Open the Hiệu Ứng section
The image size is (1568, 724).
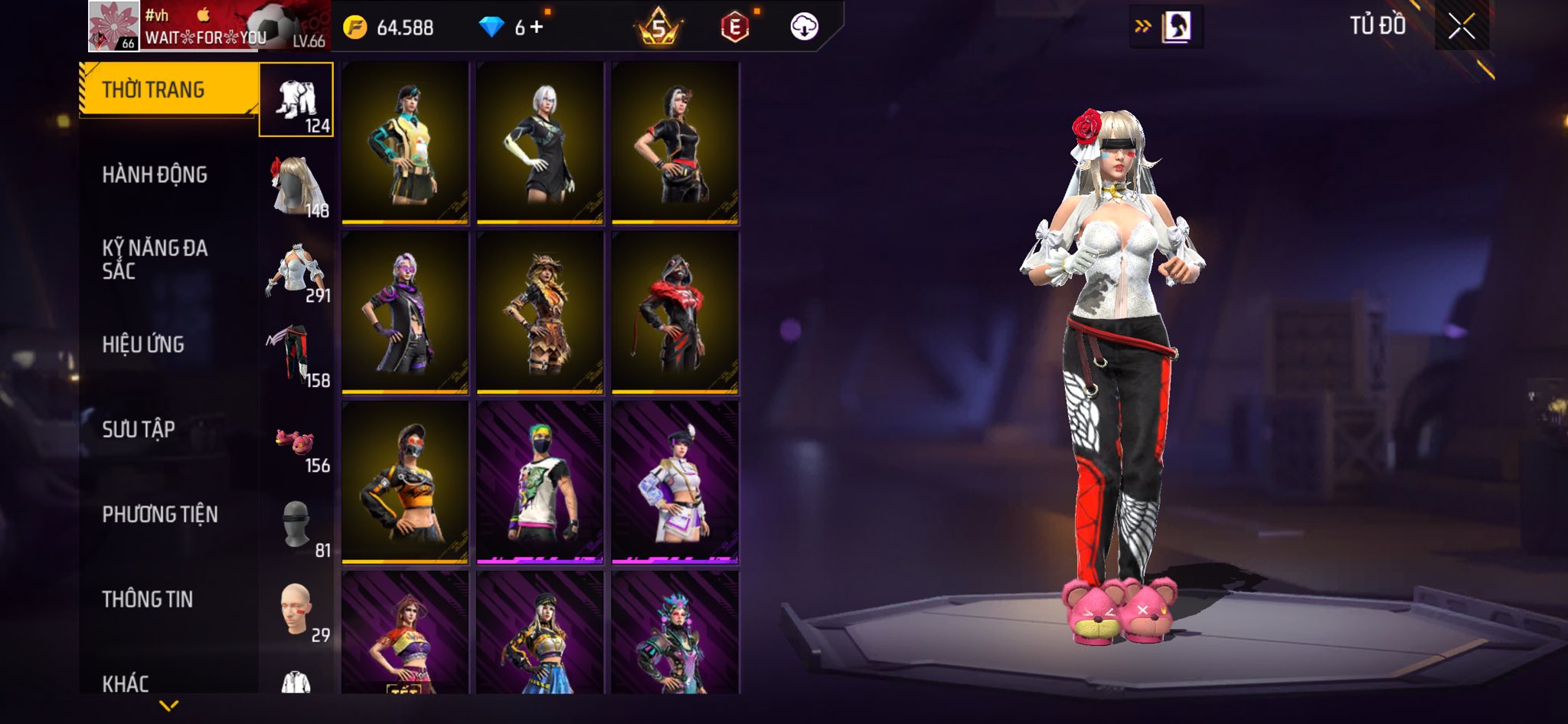(143, 345)
